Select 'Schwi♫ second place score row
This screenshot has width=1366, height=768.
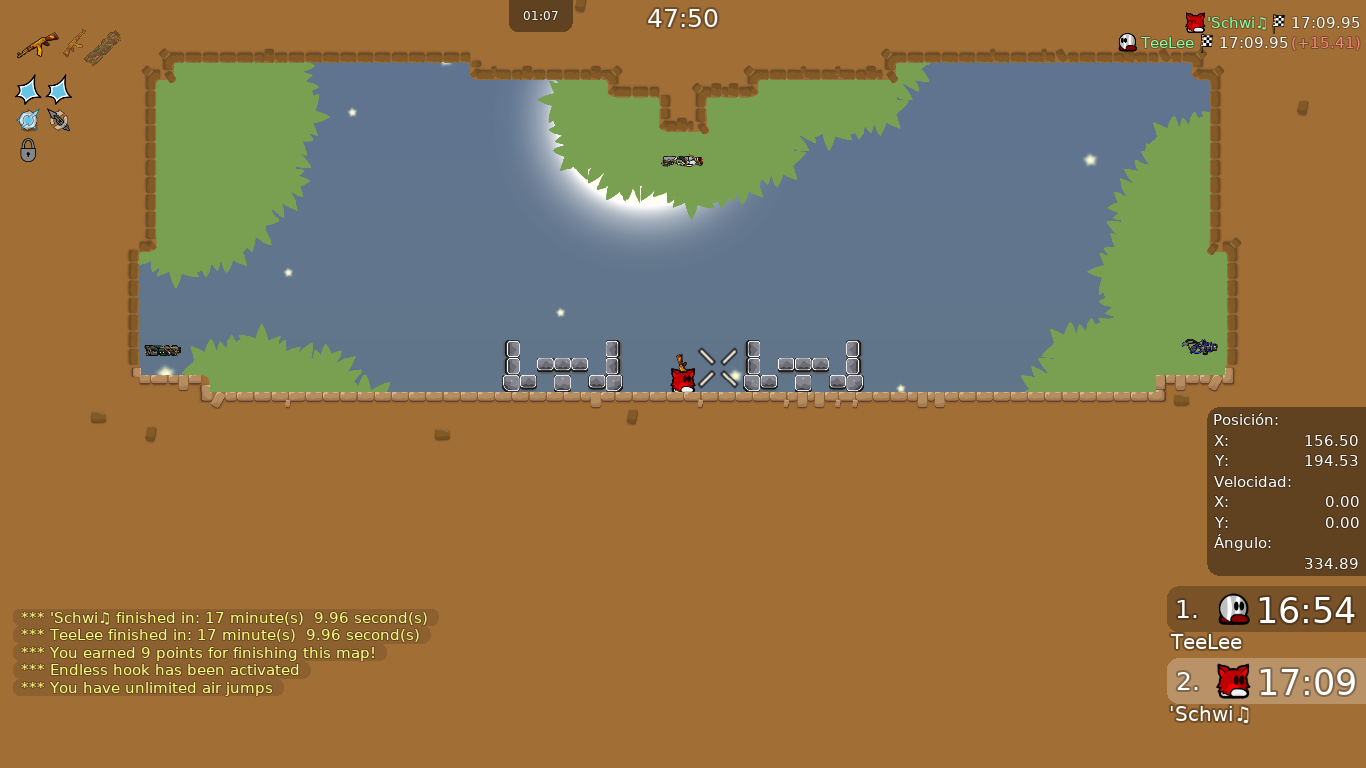point(1266,682)
